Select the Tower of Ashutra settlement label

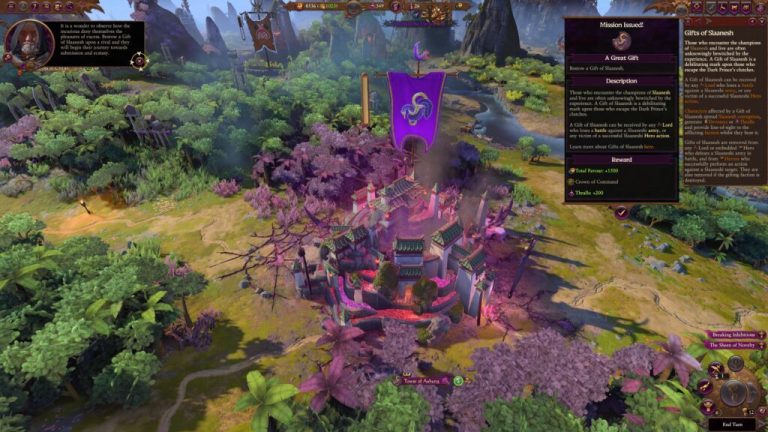click(422, 381)
